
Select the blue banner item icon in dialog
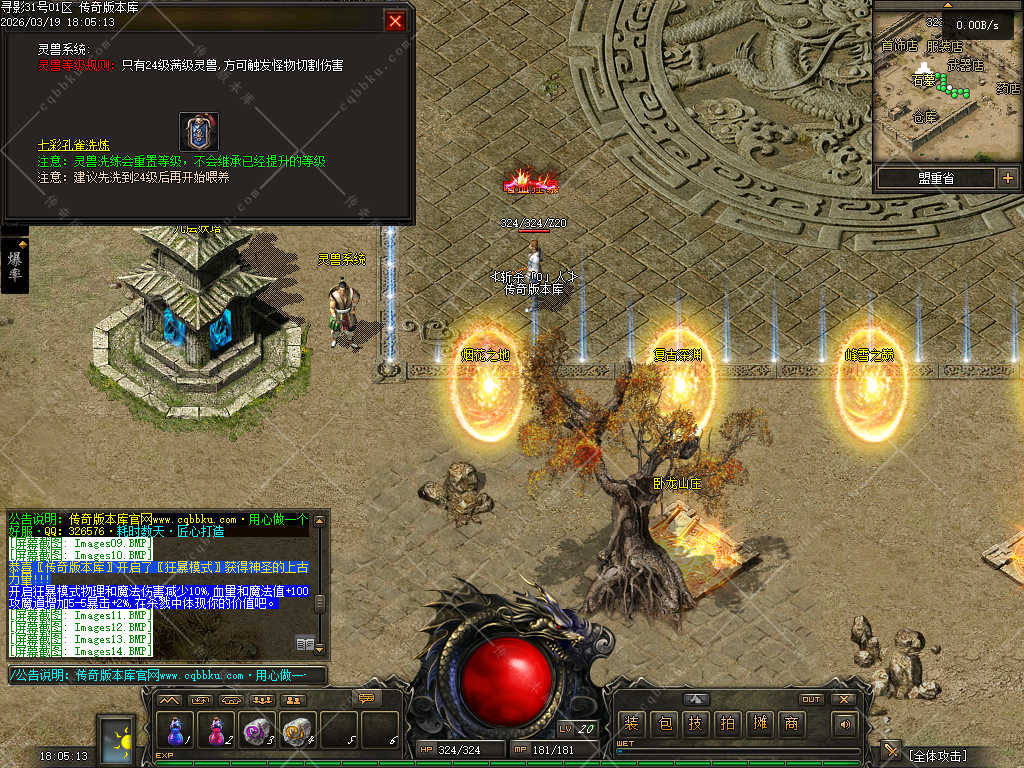point(198,131)
